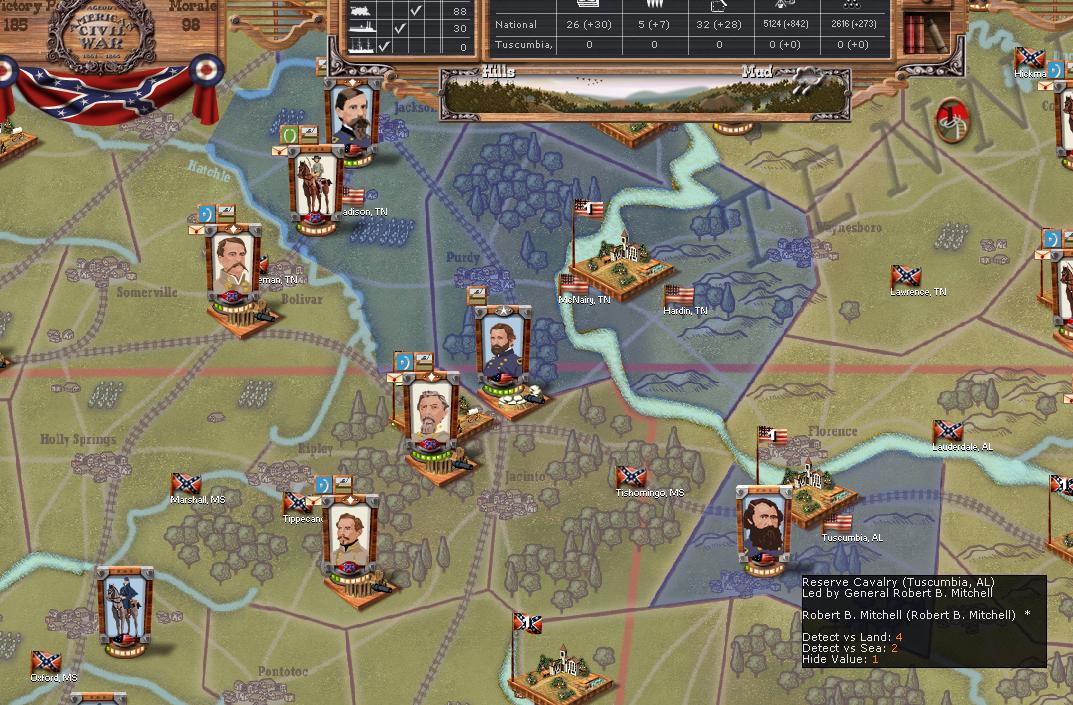Select Robert B. Mitchell's stack at Tuscumbia
Screen dimensions: 1073x705
[764, 526]
